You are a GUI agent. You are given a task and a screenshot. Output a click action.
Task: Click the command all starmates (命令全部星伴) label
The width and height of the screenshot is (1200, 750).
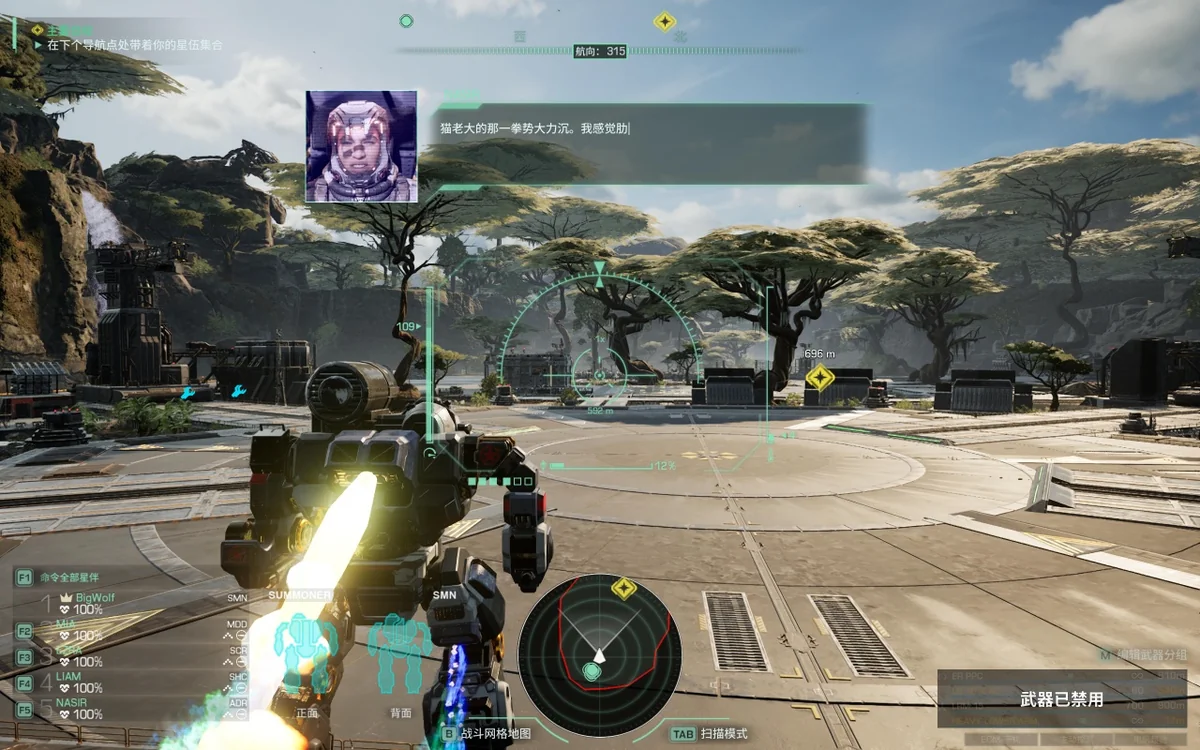point(70,578)
